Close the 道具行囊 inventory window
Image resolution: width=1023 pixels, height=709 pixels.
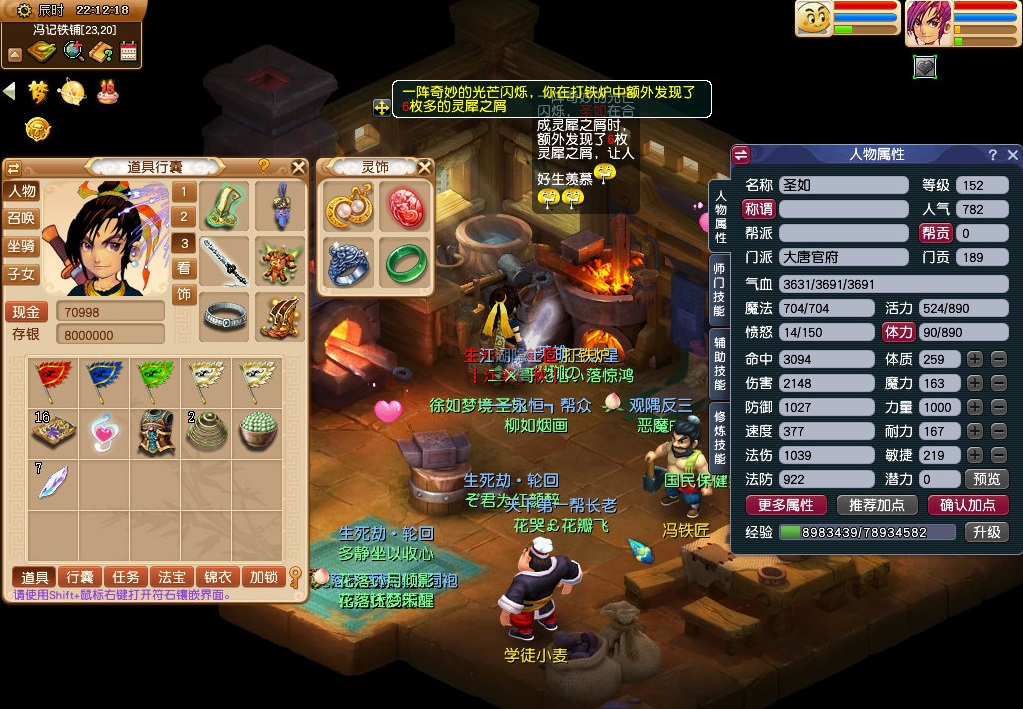298,167
